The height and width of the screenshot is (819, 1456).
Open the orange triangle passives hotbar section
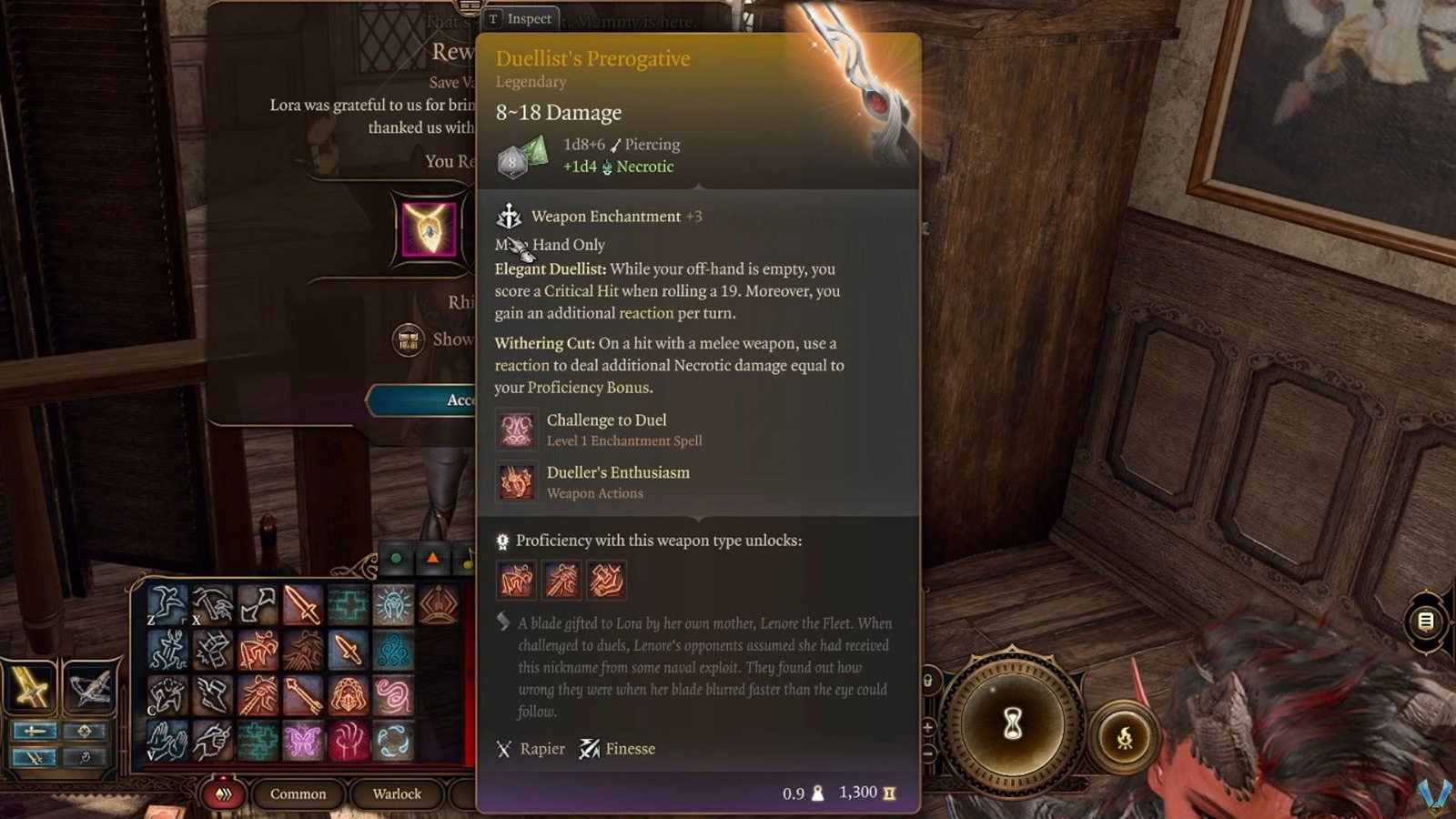click(x=433, y=556)
